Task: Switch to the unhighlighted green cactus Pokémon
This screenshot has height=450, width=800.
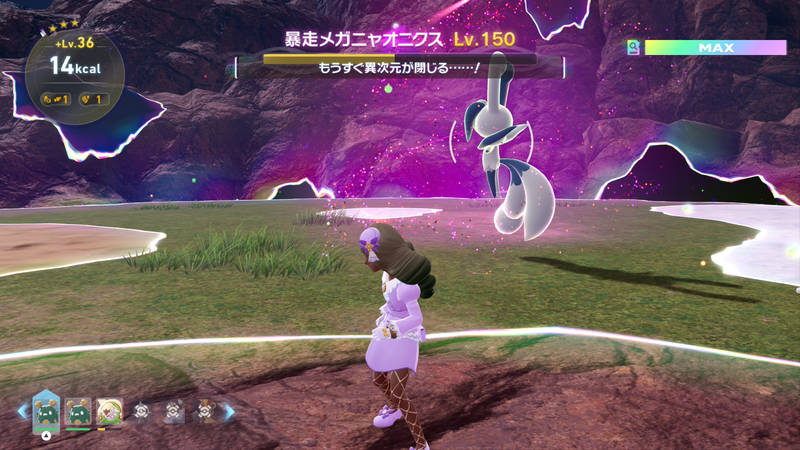Action: click(79, 410)
